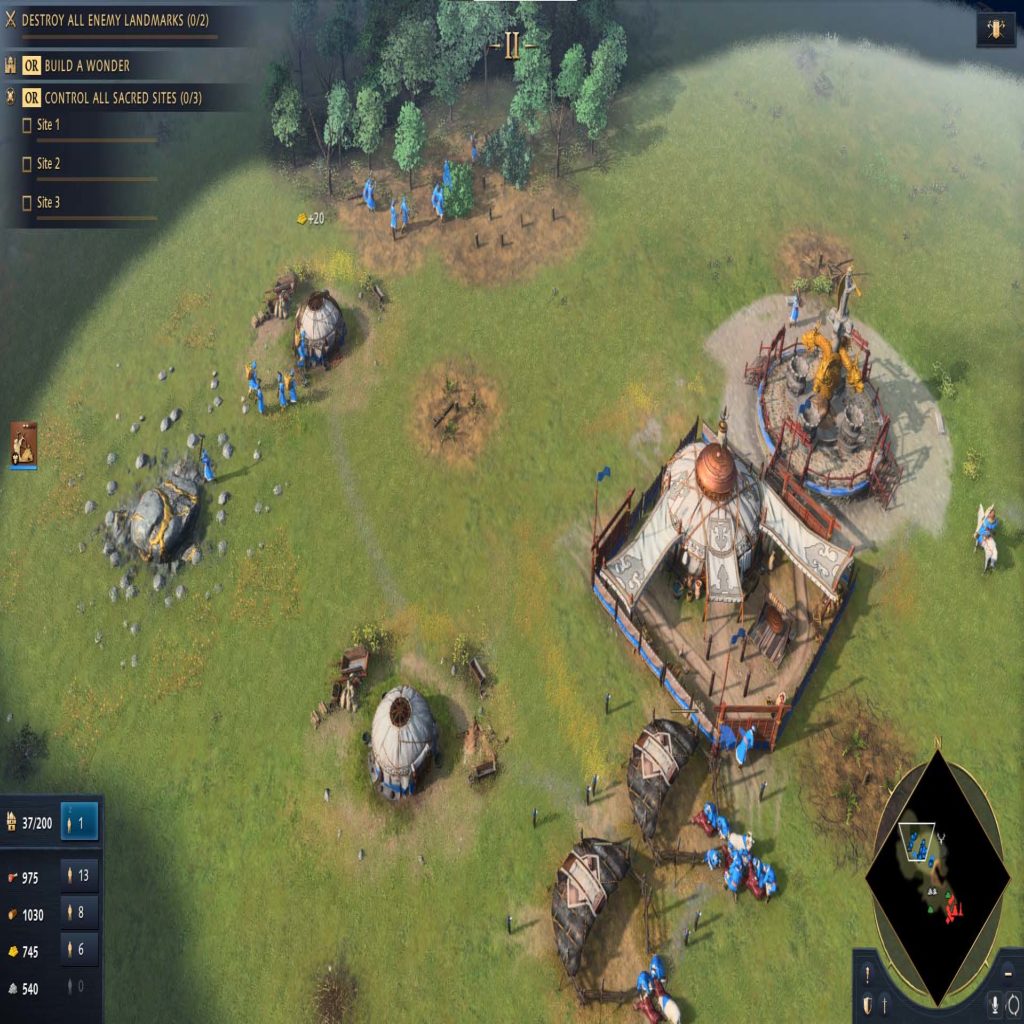The height and width of the screenshot is (1024, 1024).
Task: Choose Site 2 in objectives list
Action: (48, 163)
